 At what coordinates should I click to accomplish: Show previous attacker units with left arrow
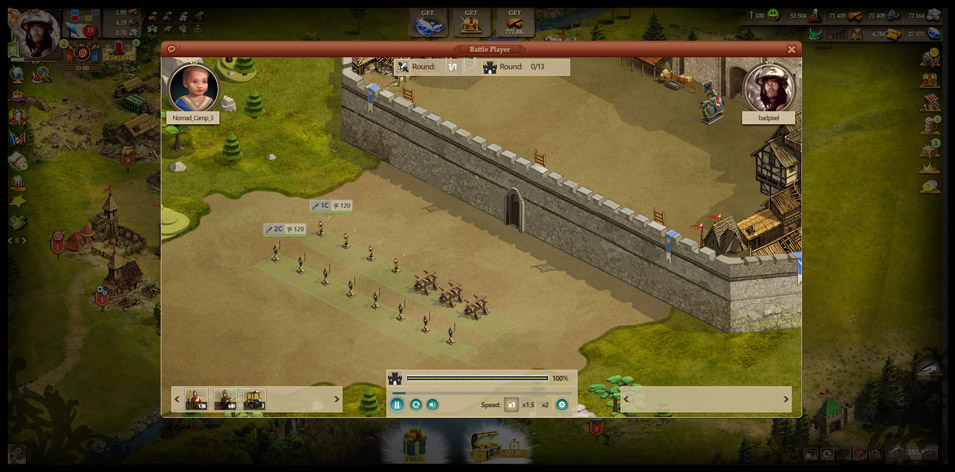tap(177, 399)
